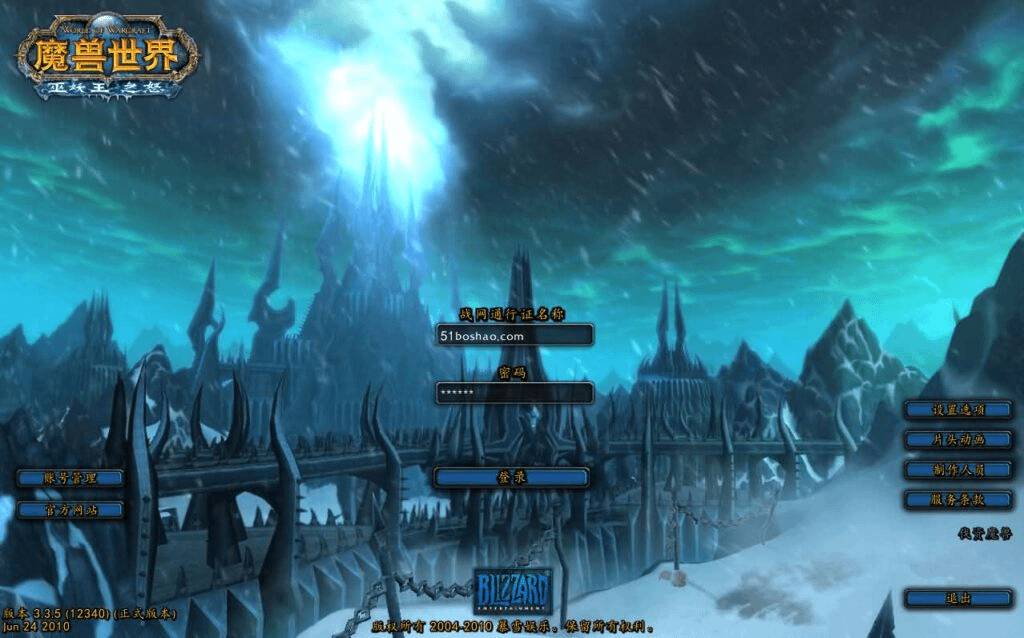Focus the account name field showing 51boshao.com

(514, 336)
